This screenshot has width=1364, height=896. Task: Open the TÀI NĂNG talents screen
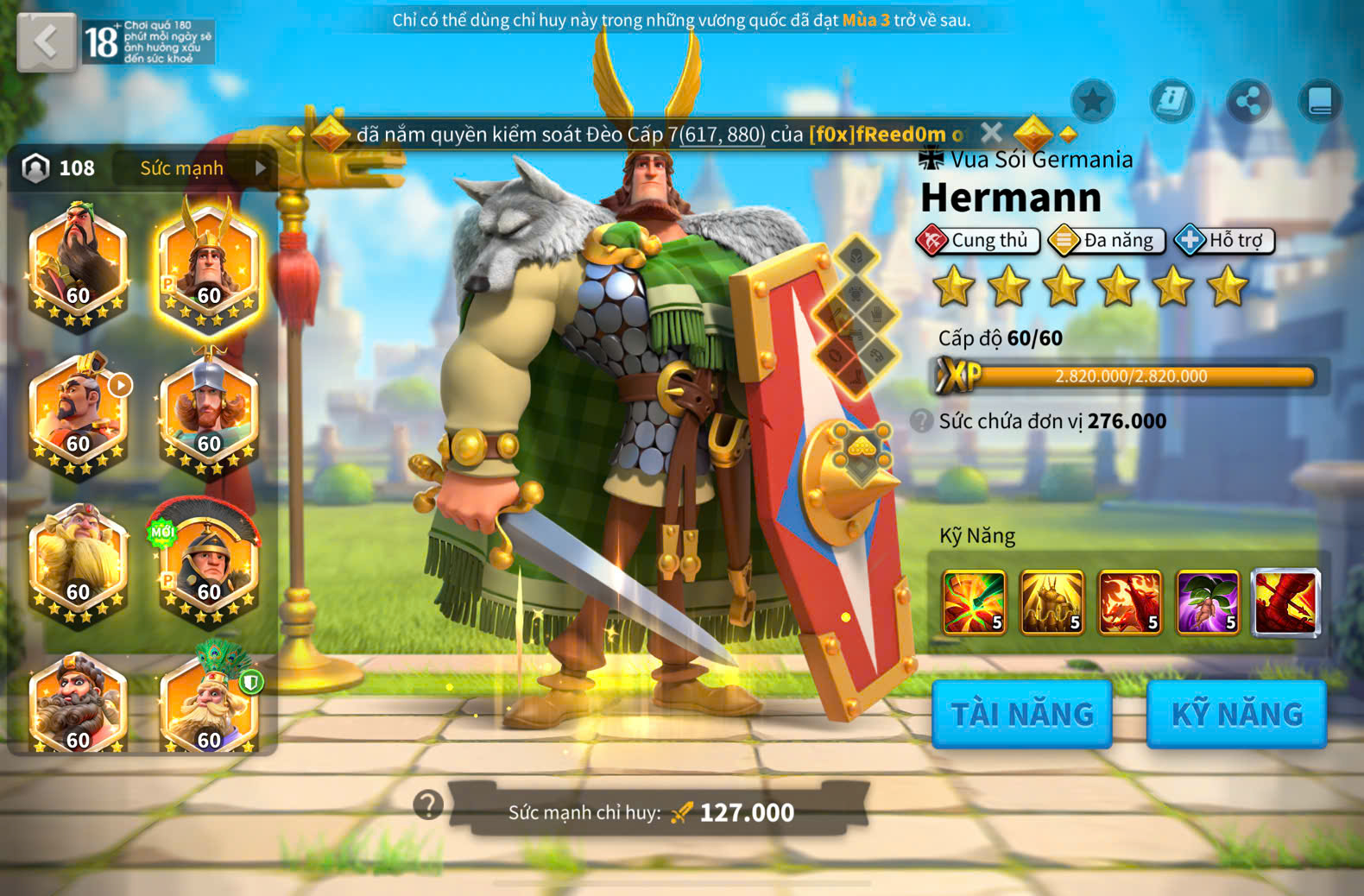pos(1022,714)
